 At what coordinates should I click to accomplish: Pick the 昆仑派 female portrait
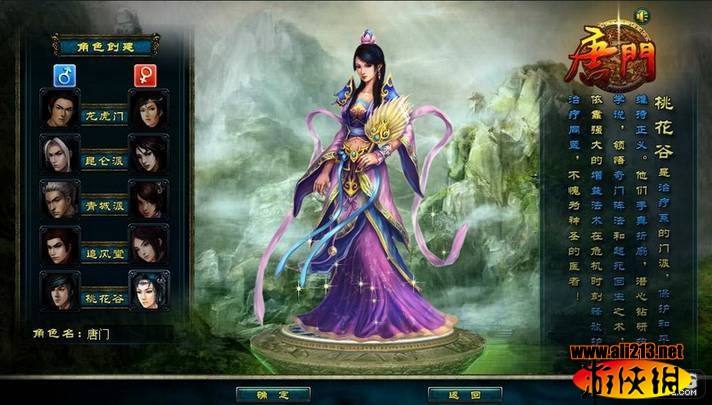(x=149, y=153)
